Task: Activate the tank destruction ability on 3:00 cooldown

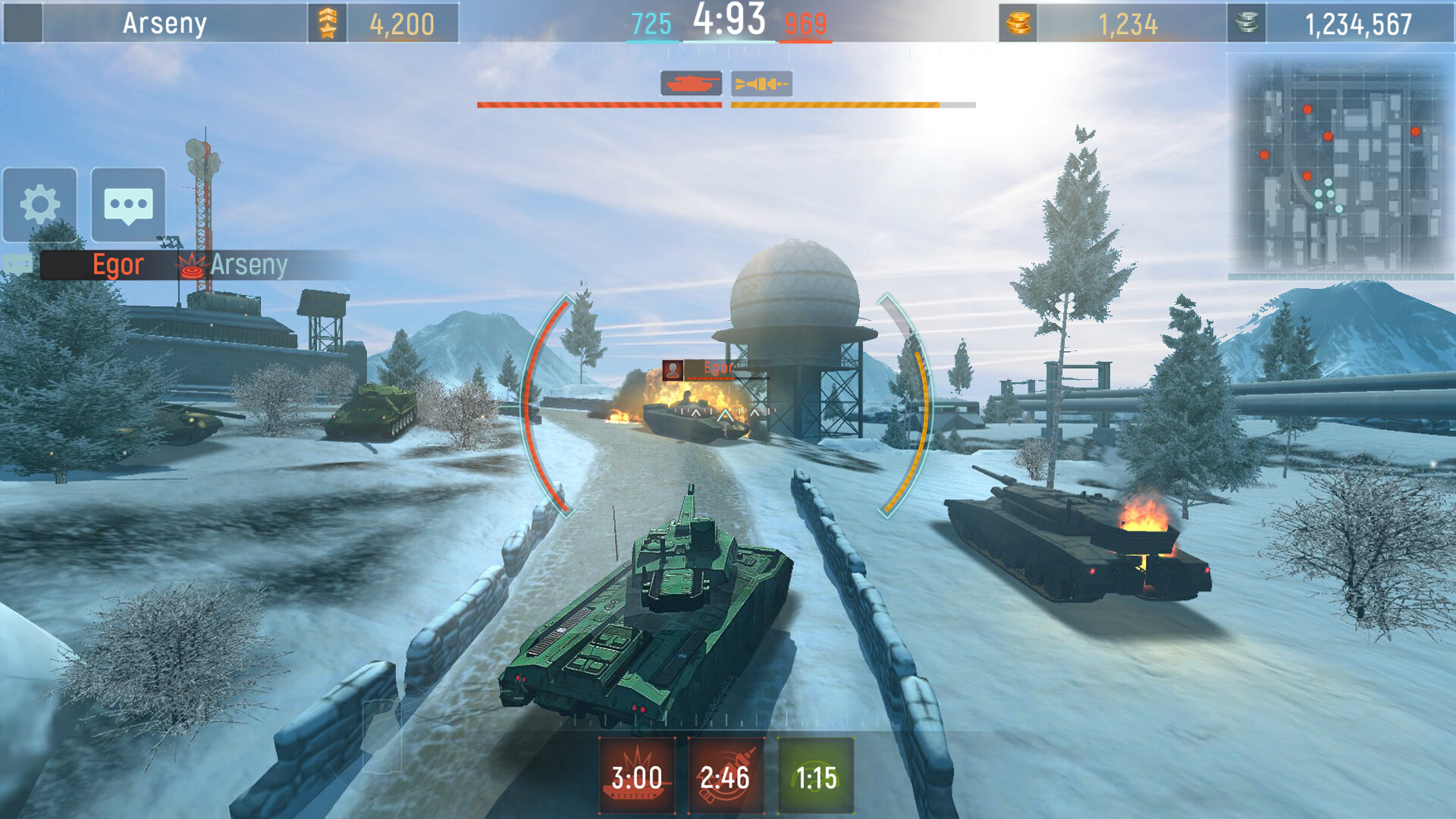Action: pyautogui.click(x=635, y=775)
